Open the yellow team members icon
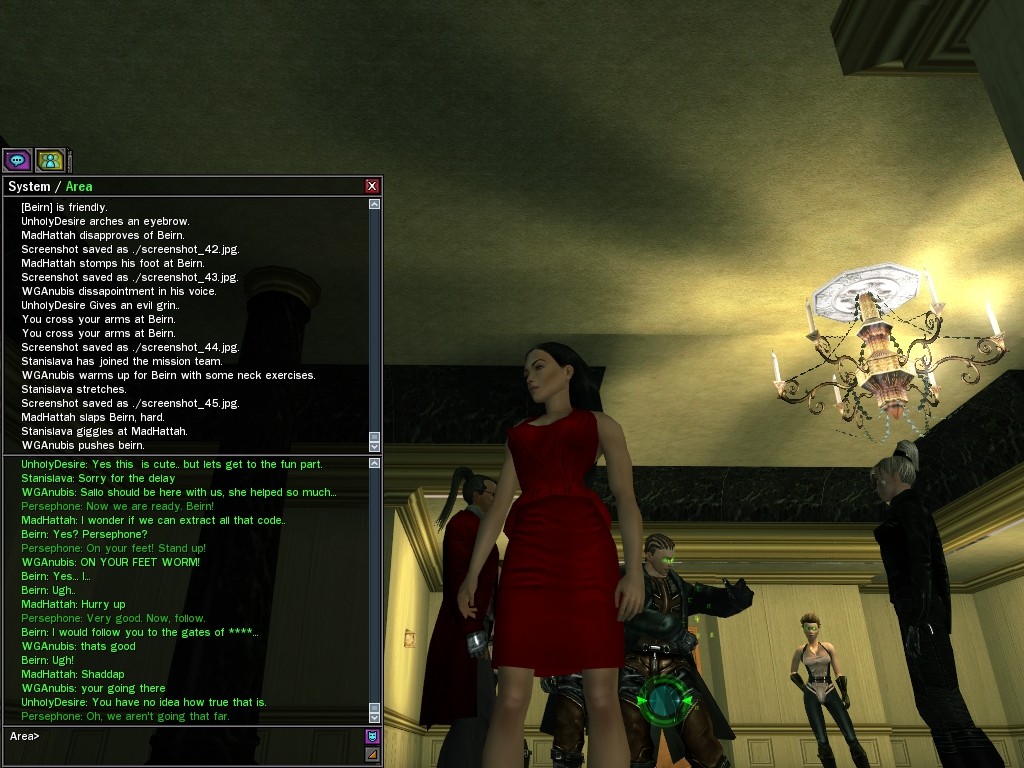Viewport: 1024px width, 768px height. 49,160
